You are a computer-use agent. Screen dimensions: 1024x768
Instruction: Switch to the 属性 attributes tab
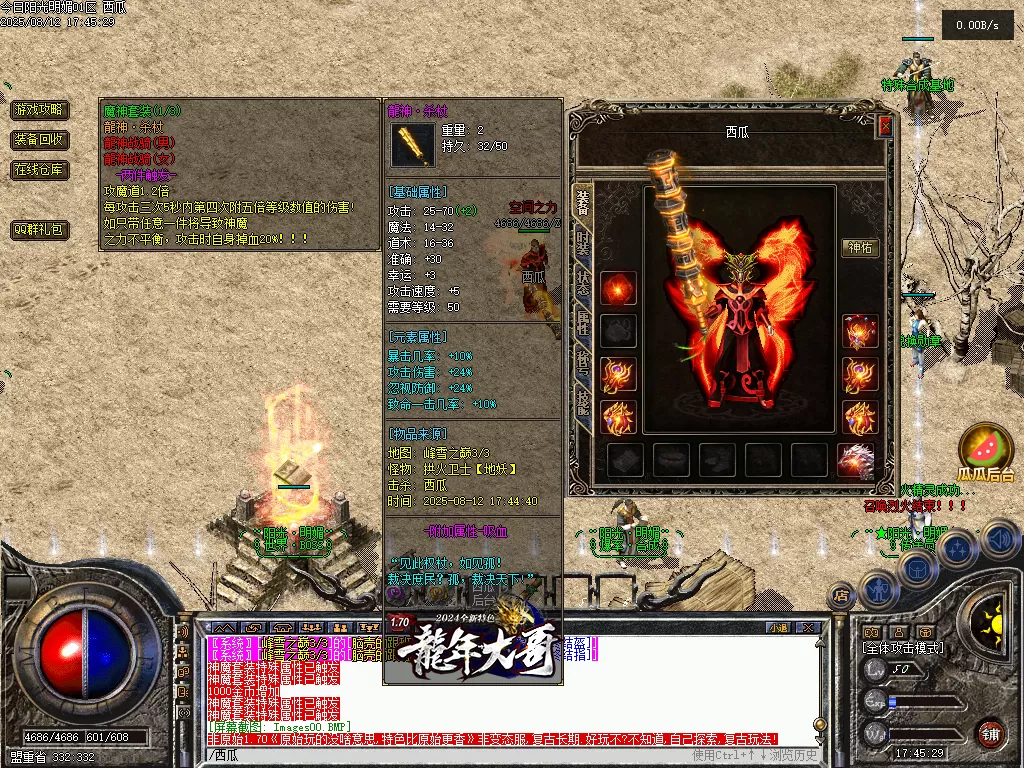[582, 320]
